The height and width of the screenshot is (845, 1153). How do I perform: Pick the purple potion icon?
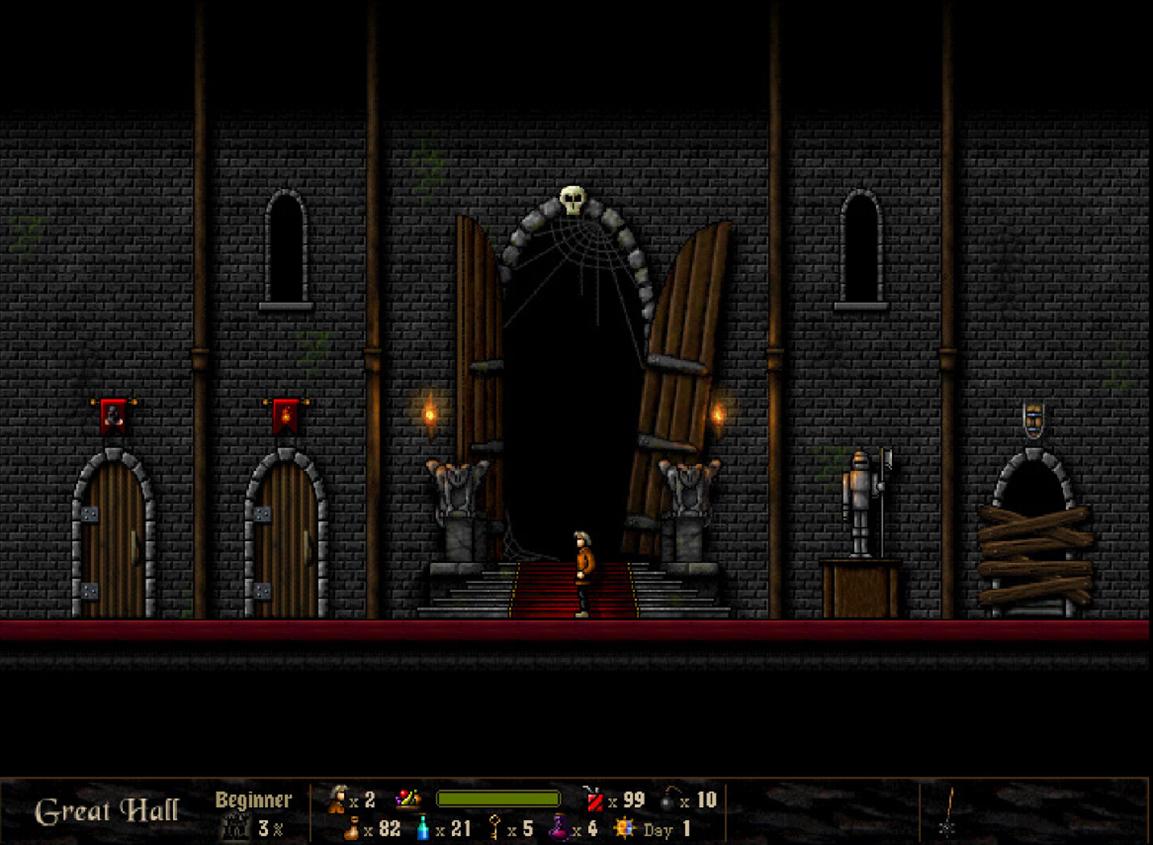(x=558, y=829)
